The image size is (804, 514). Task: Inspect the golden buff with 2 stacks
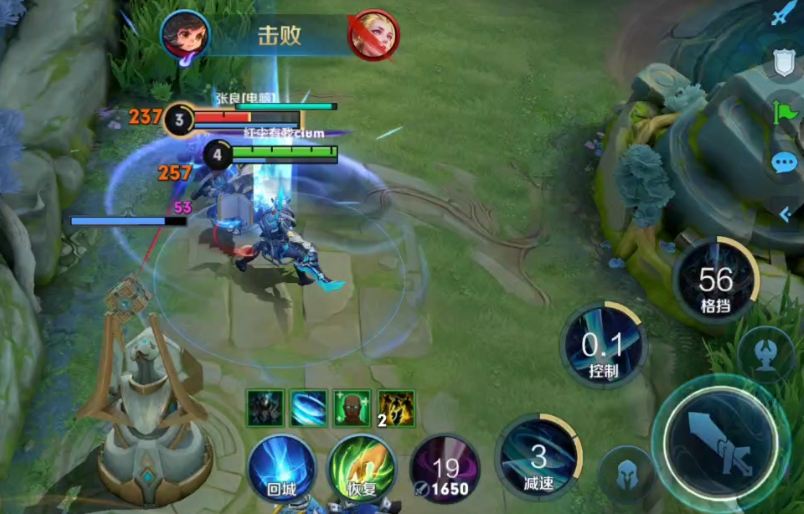click(396, 408)
